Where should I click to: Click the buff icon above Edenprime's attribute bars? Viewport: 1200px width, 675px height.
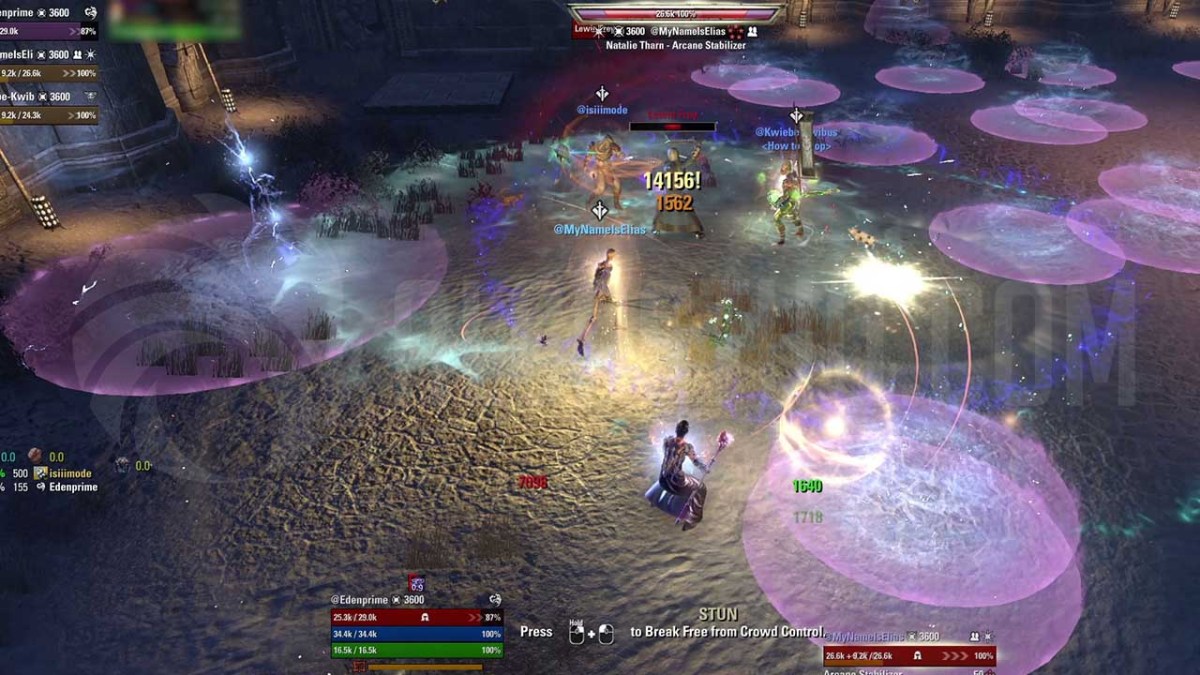pos(416,584)
